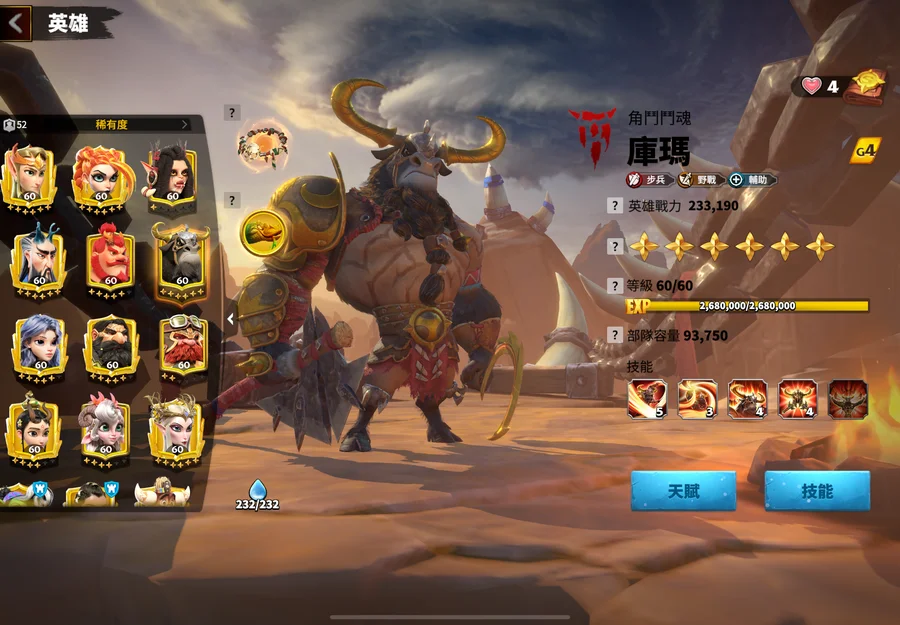Image resolution: width=900 pixels, height=625 pixels.
Task: View the first skill icon with level 5
Action: pos(647,398)
